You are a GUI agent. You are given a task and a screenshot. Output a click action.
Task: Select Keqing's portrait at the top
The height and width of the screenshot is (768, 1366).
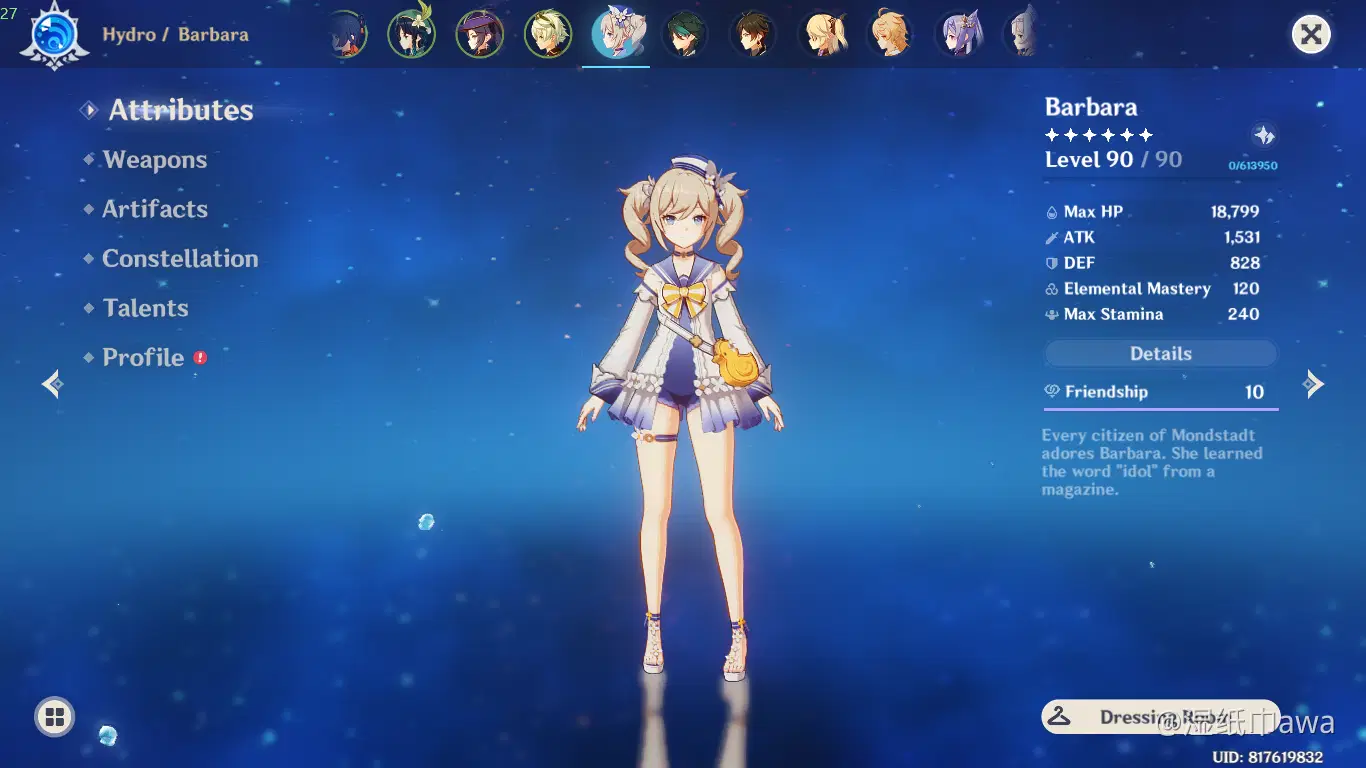click(958, 33)
